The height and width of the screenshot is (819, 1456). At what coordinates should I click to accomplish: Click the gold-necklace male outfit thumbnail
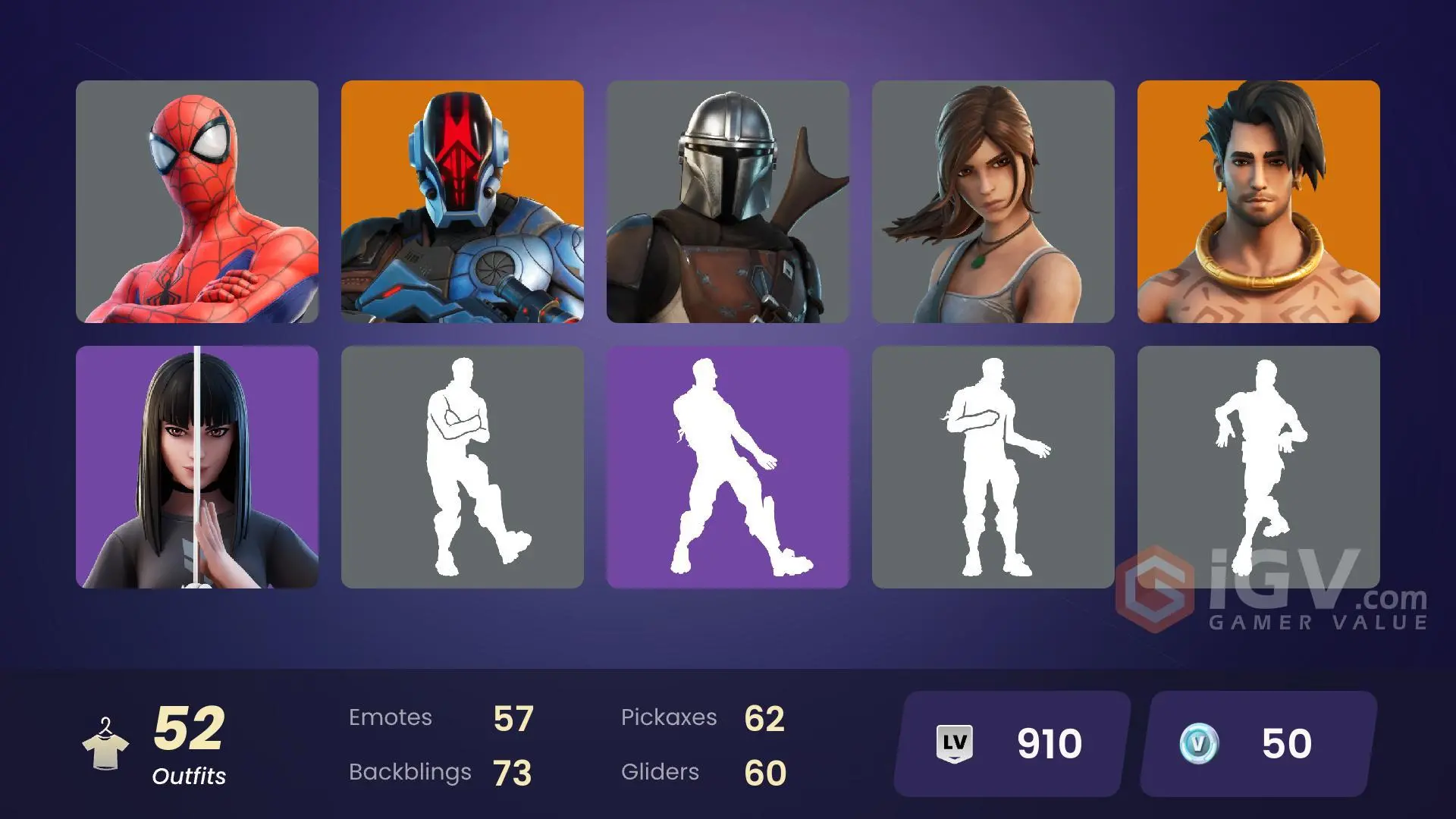[1259, 205]
